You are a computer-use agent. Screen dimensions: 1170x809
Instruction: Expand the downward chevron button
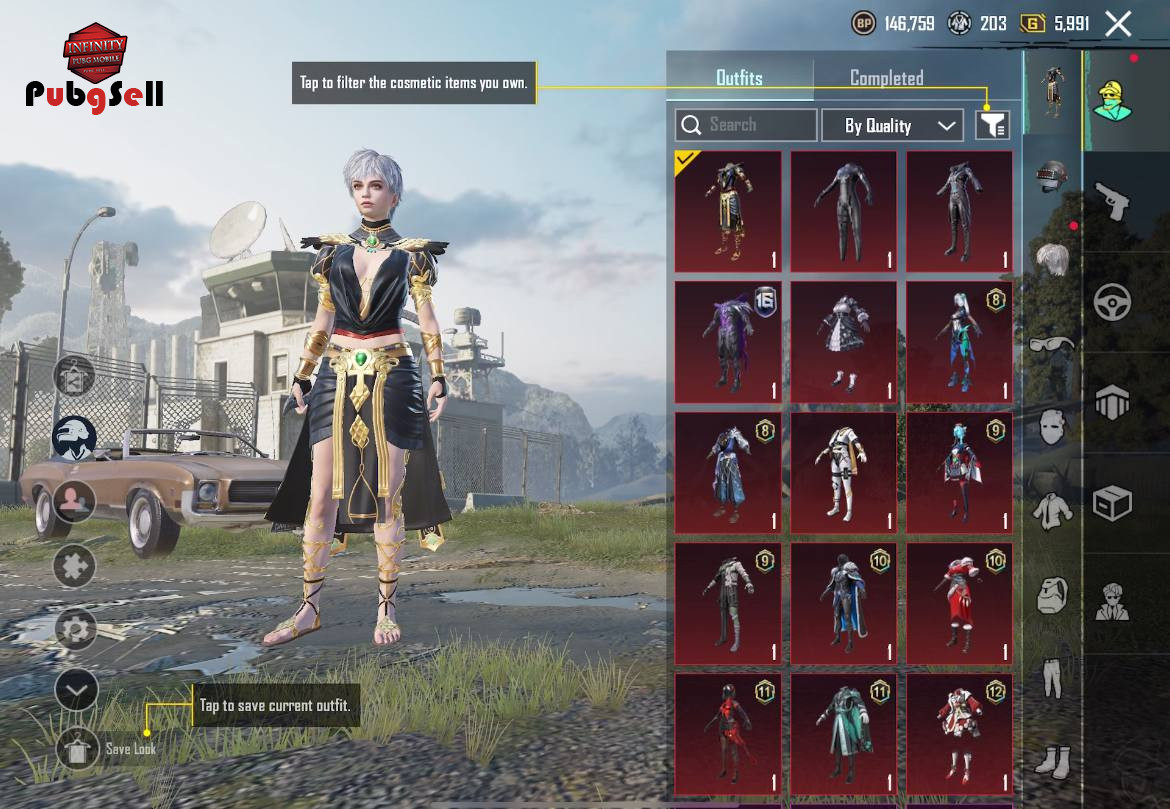coord(76,690)
